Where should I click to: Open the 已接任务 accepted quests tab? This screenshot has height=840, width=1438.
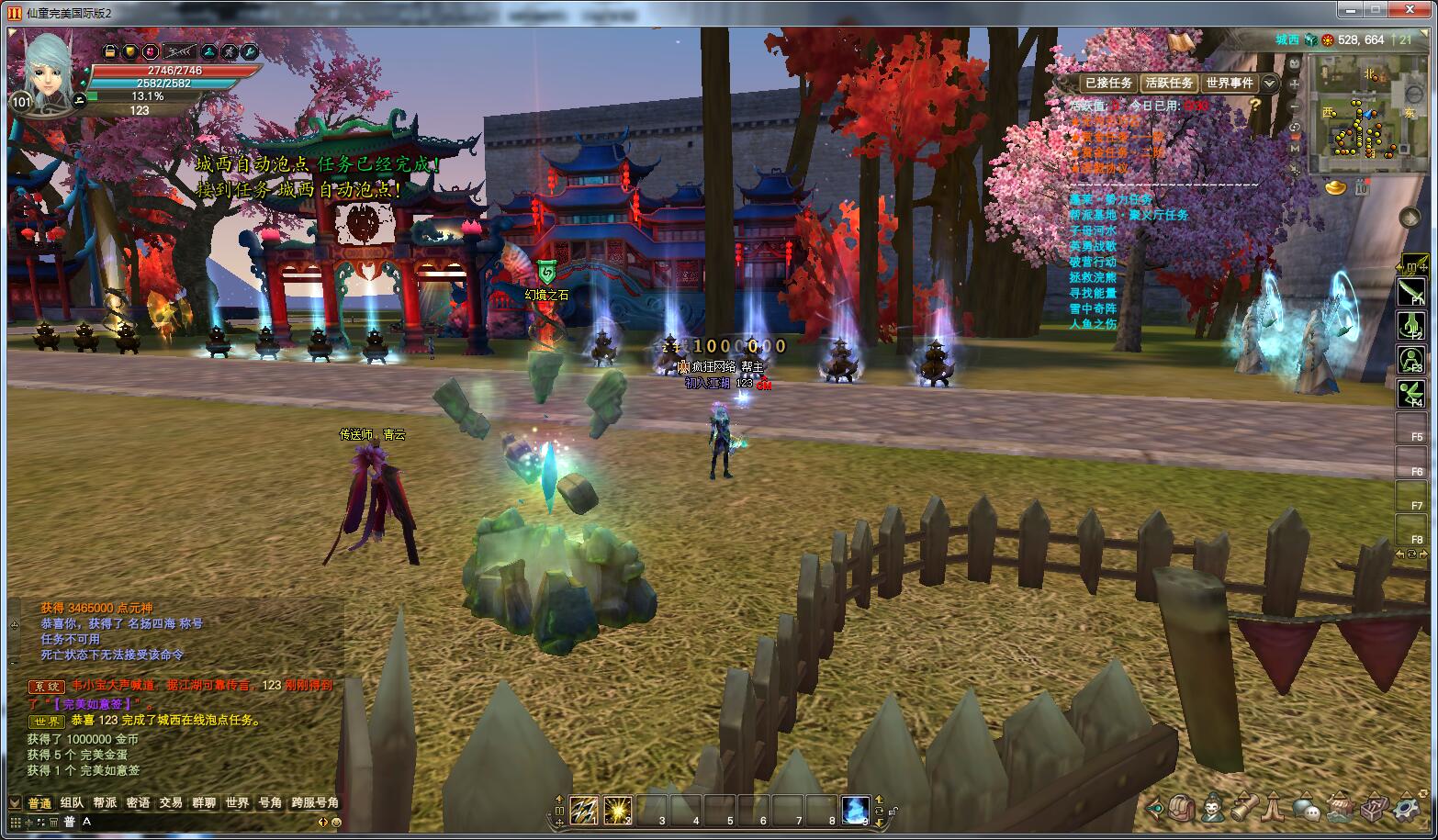pos(1108,83)
